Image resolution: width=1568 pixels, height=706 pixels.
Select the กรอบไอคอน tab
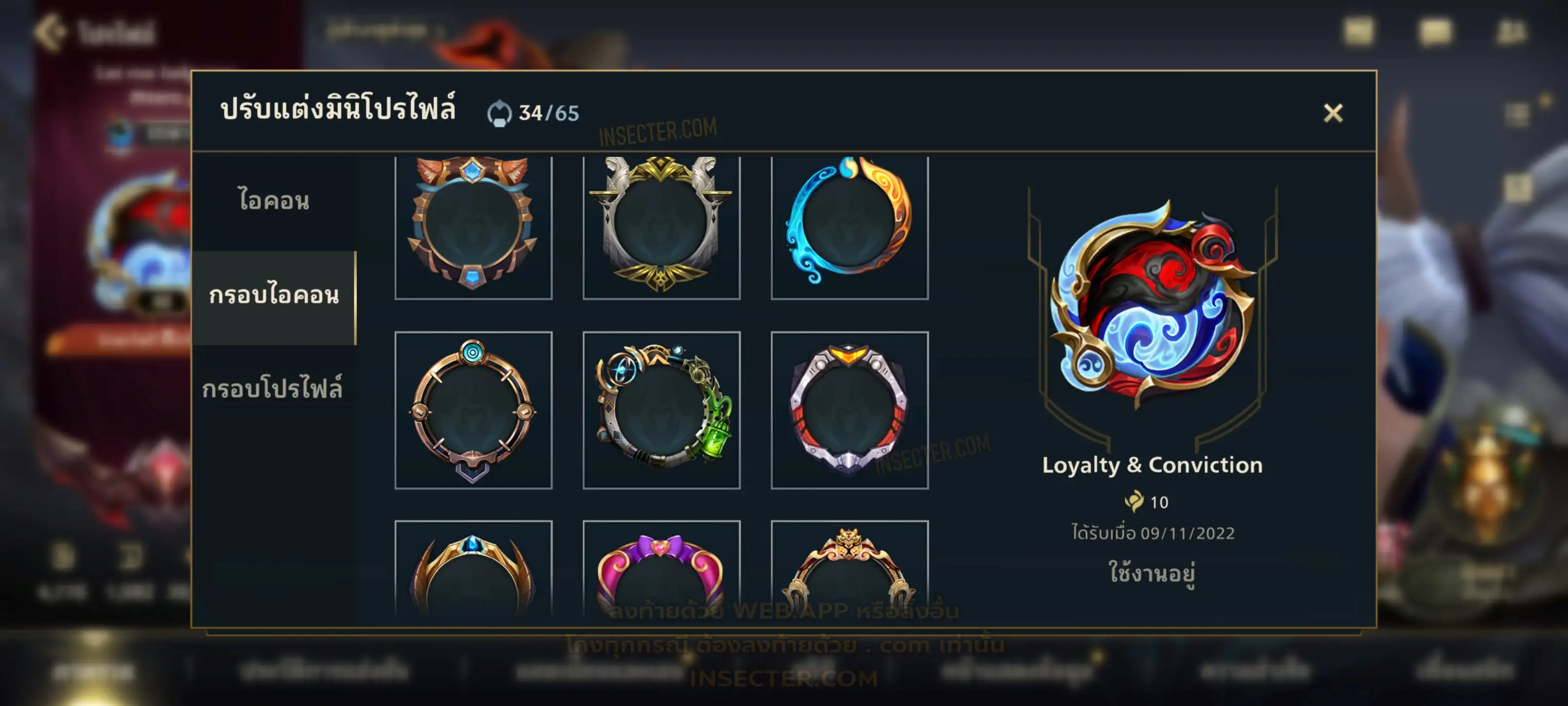click(273, 297)
